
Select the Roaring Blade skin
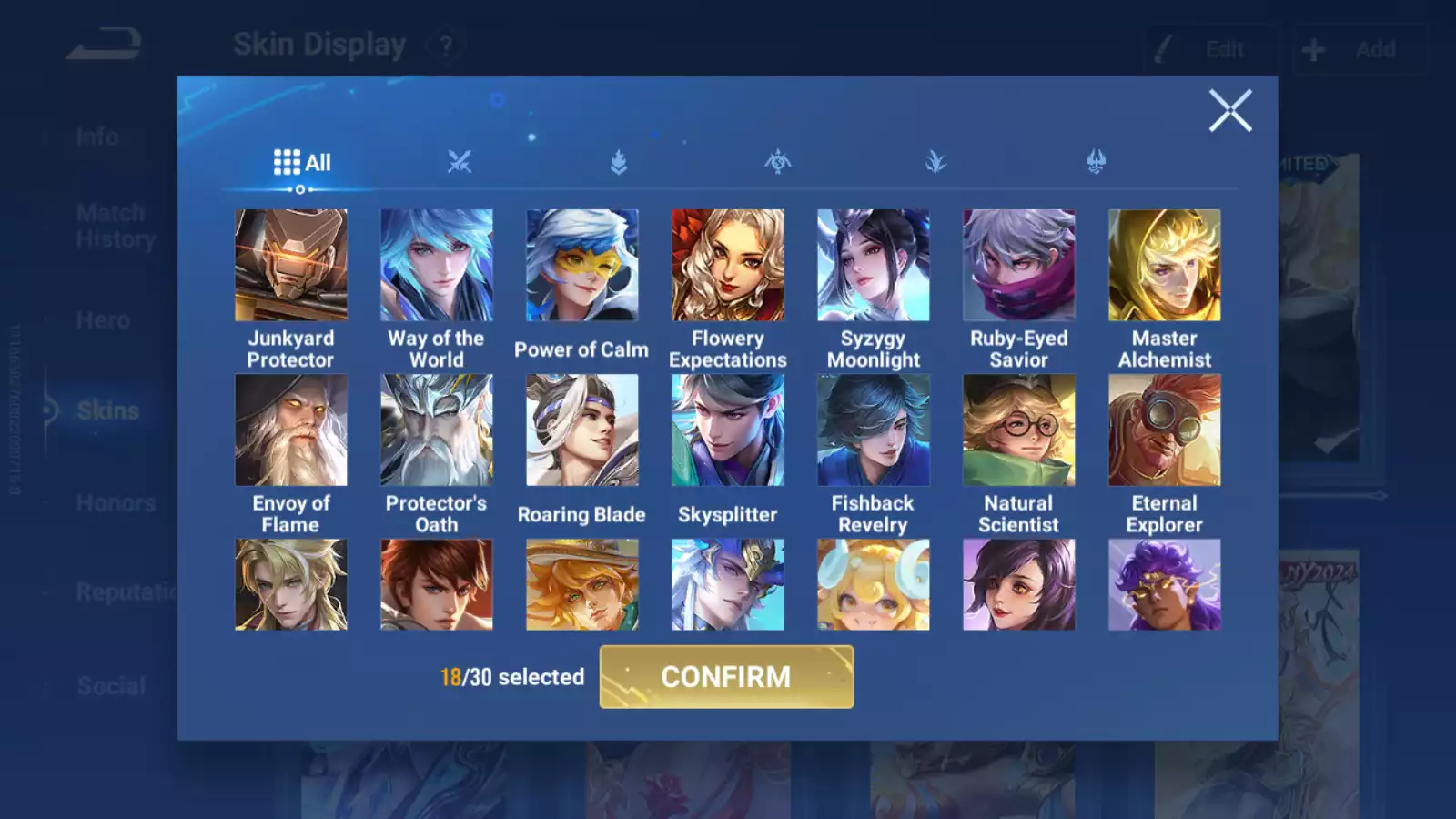[582, 430]
